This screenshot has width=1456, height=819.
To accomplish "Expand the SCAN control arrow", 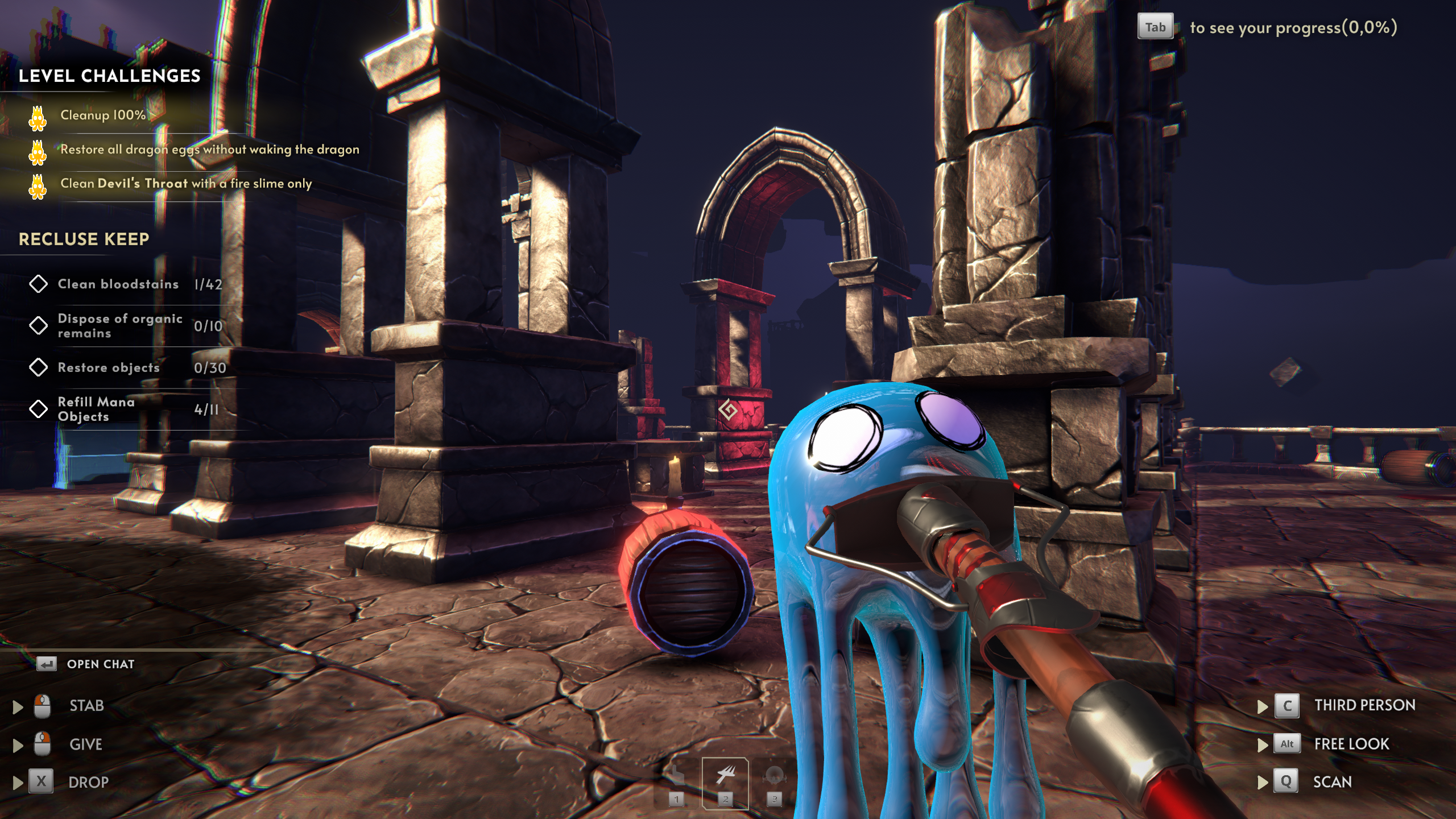I will click(x=1263, y=783).
